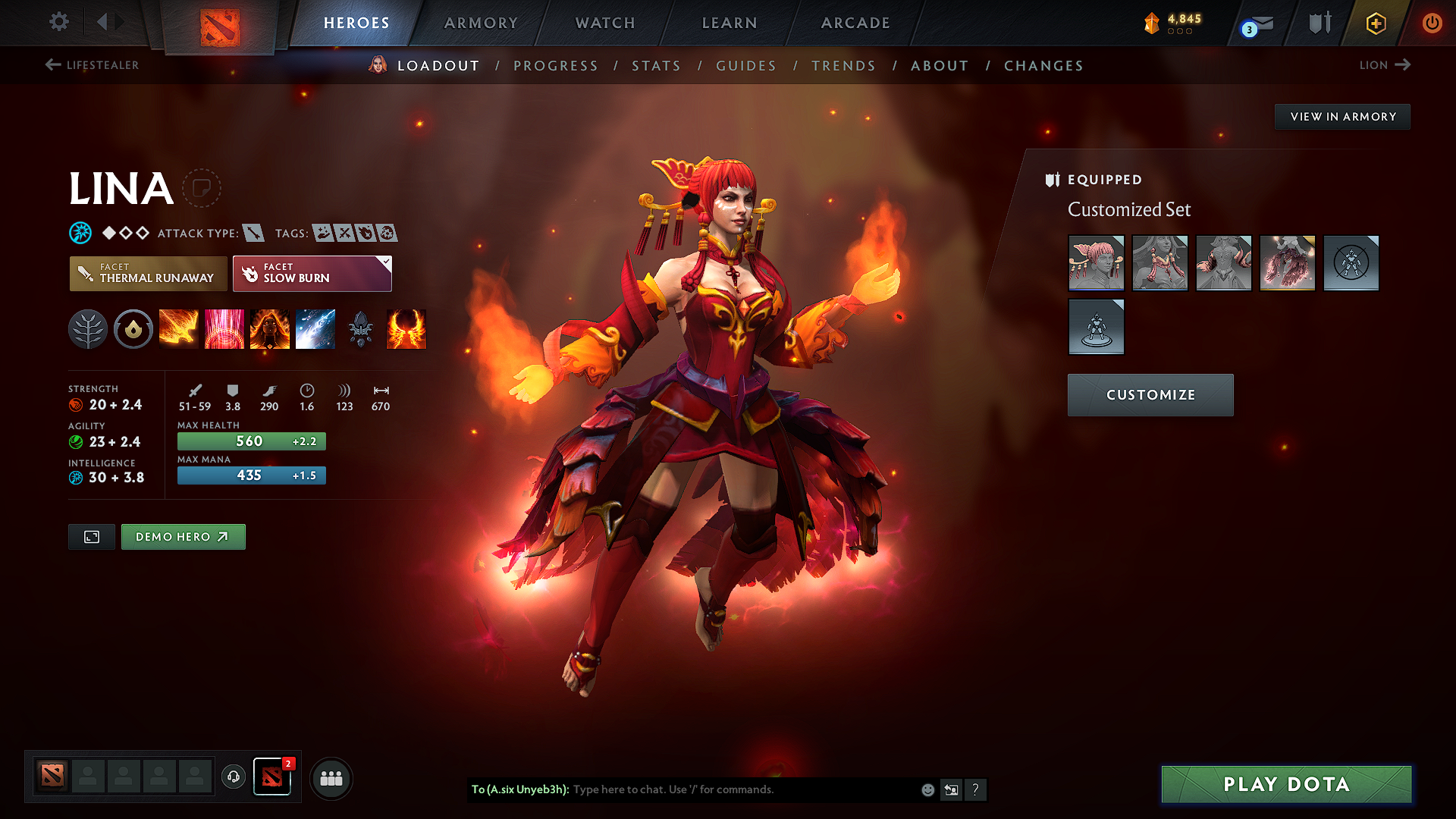Inspect the Laguna Blade ability icon
The image size is (1456, 819).
tap(315, 329)
